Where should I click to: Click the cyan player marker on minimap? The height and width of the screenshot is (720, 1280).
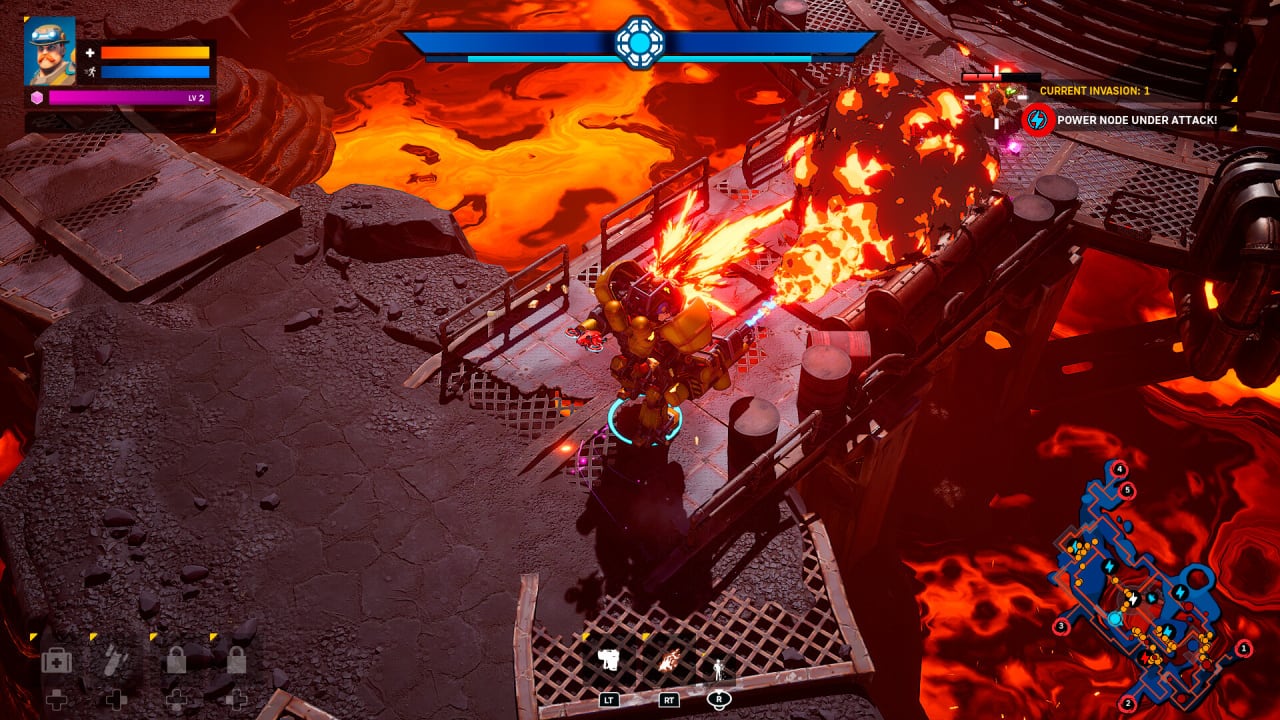[x=1114, y=620]
